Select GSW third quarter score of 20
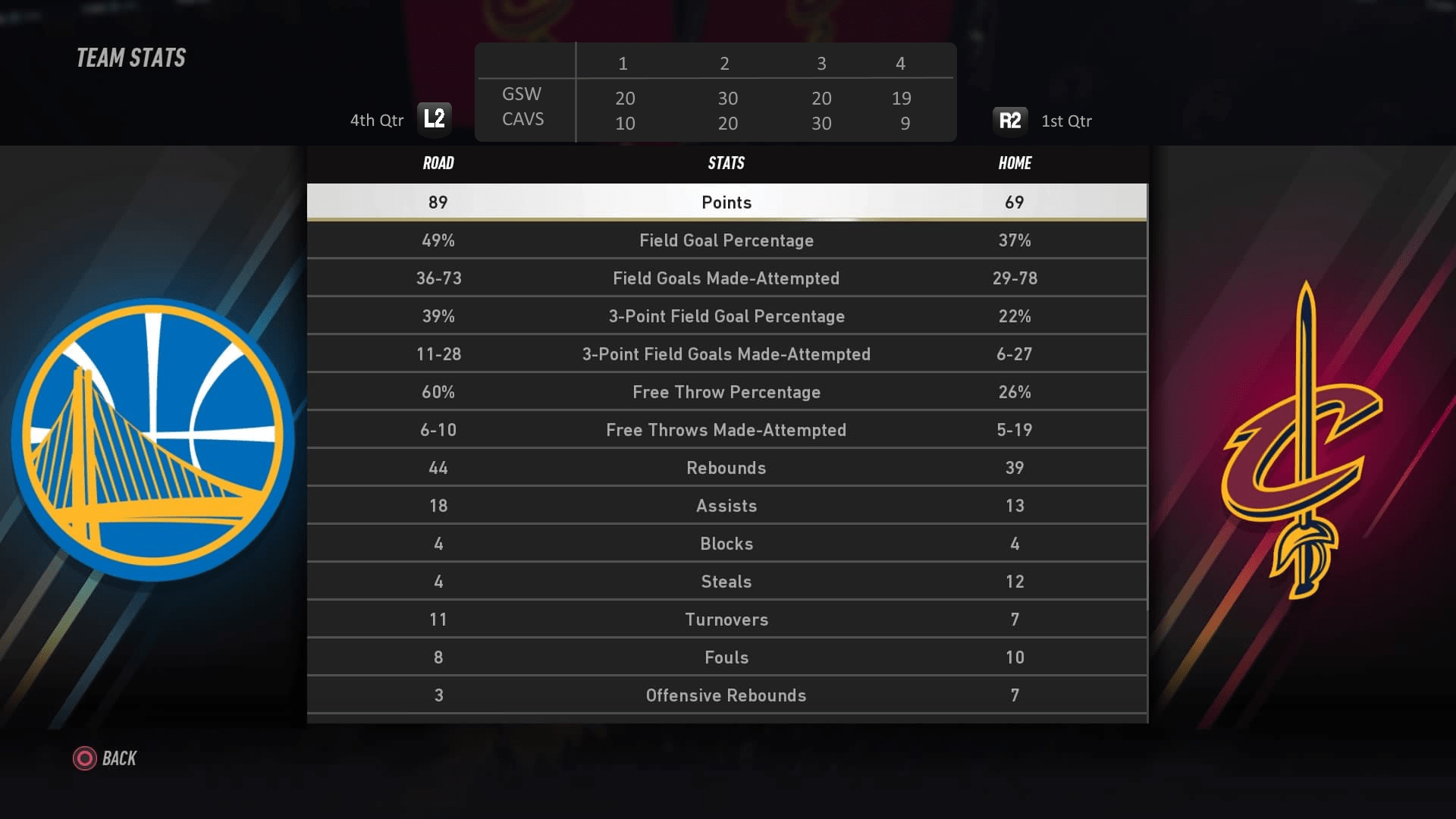Screen dimensions: 1456x819 coord(821,99)
